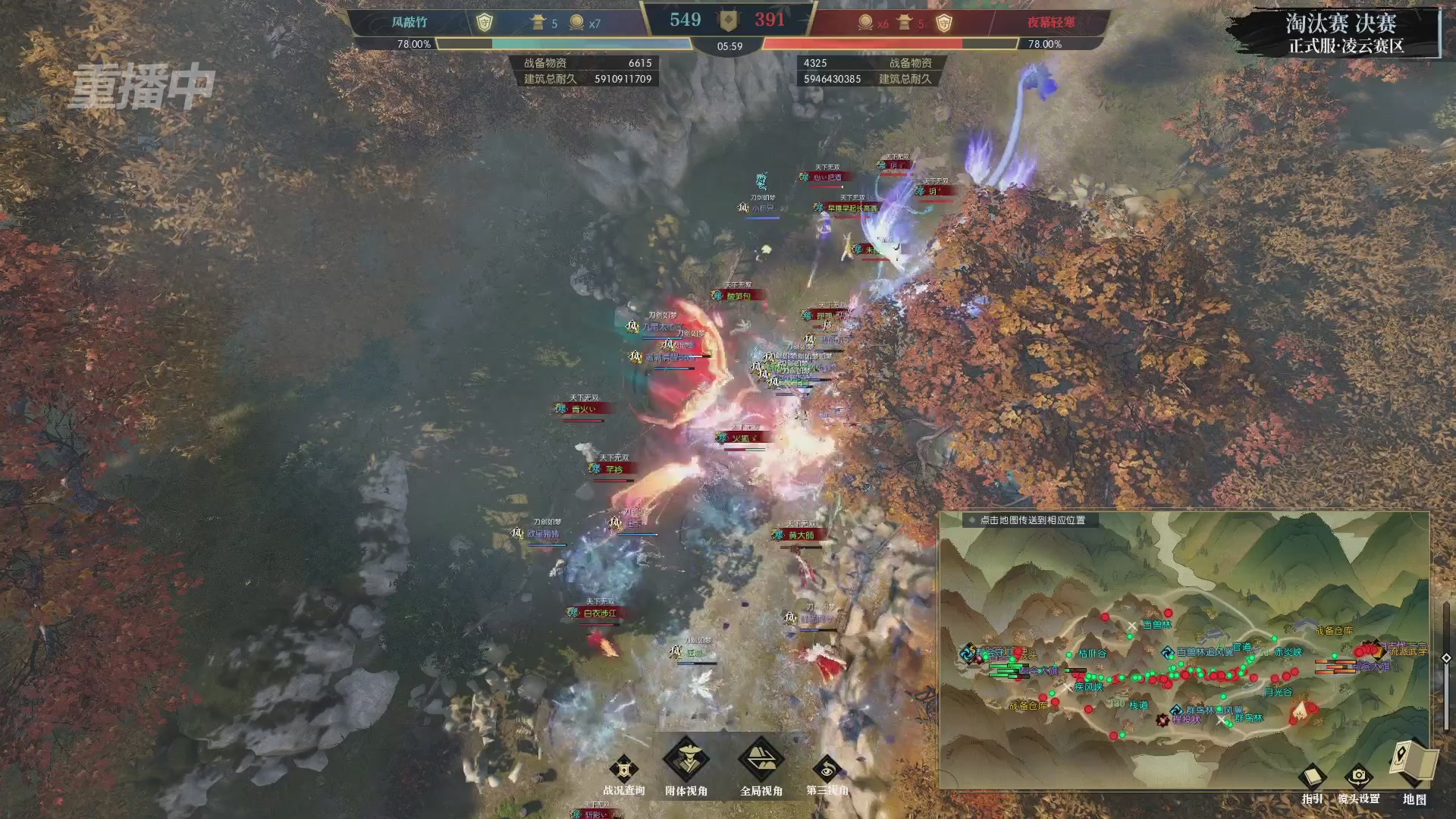
Task: Jump to the eastern 战备仓库 on the map
Action: [1333, 631]
